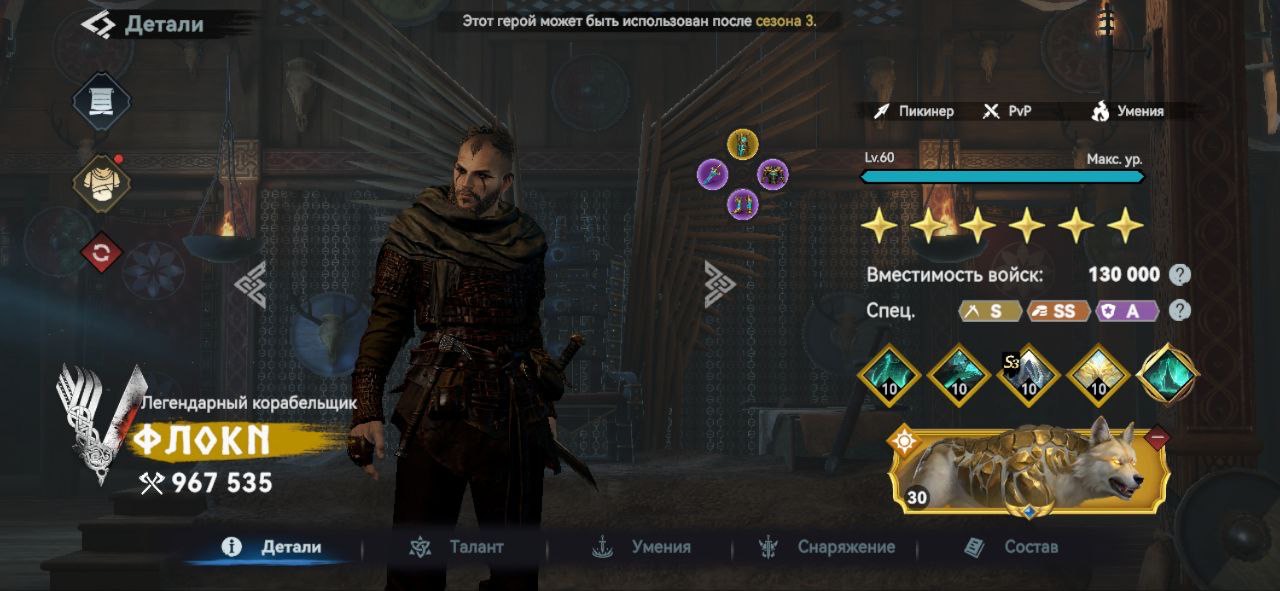This screenshot has height=591, width=1280.
Task: Show the next hero with right arrow
Action: (x=719, y=284)
